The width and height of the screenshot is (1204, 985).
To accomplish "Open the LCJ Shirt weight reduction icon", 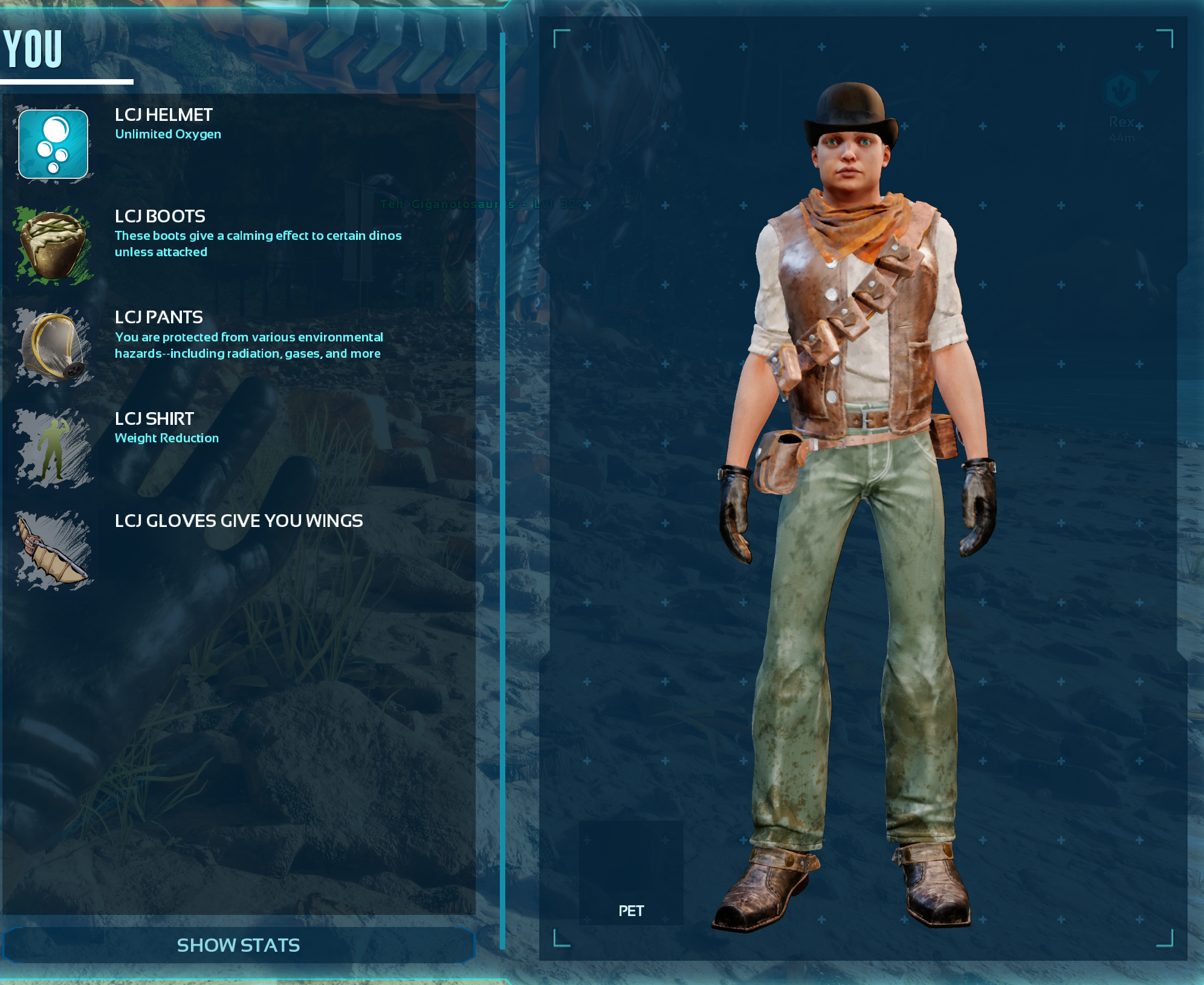I will coord(53,448).
